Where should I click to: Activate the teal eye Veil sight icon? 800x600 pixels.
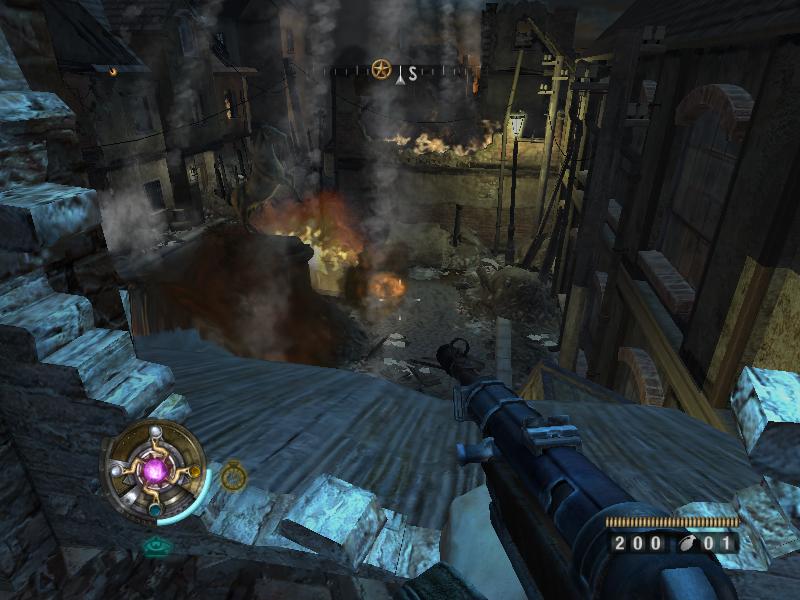(155, 546)
